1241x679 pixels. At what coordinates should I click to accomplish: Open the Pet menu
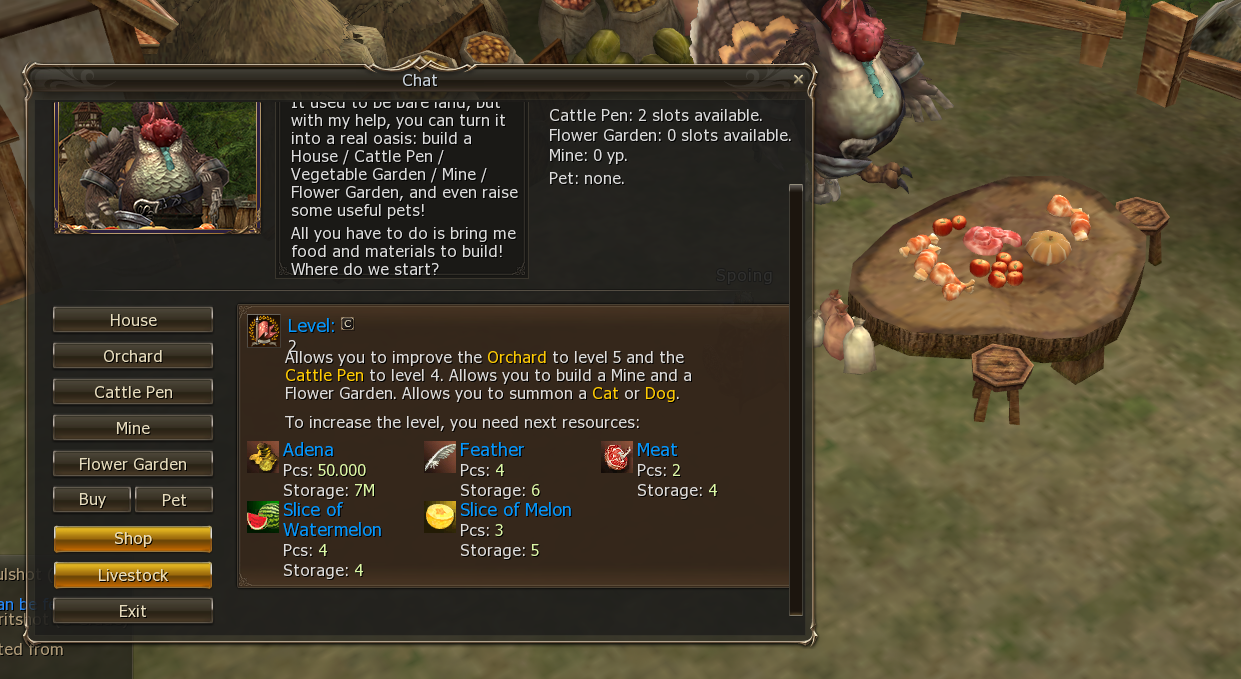pos(174,500)
